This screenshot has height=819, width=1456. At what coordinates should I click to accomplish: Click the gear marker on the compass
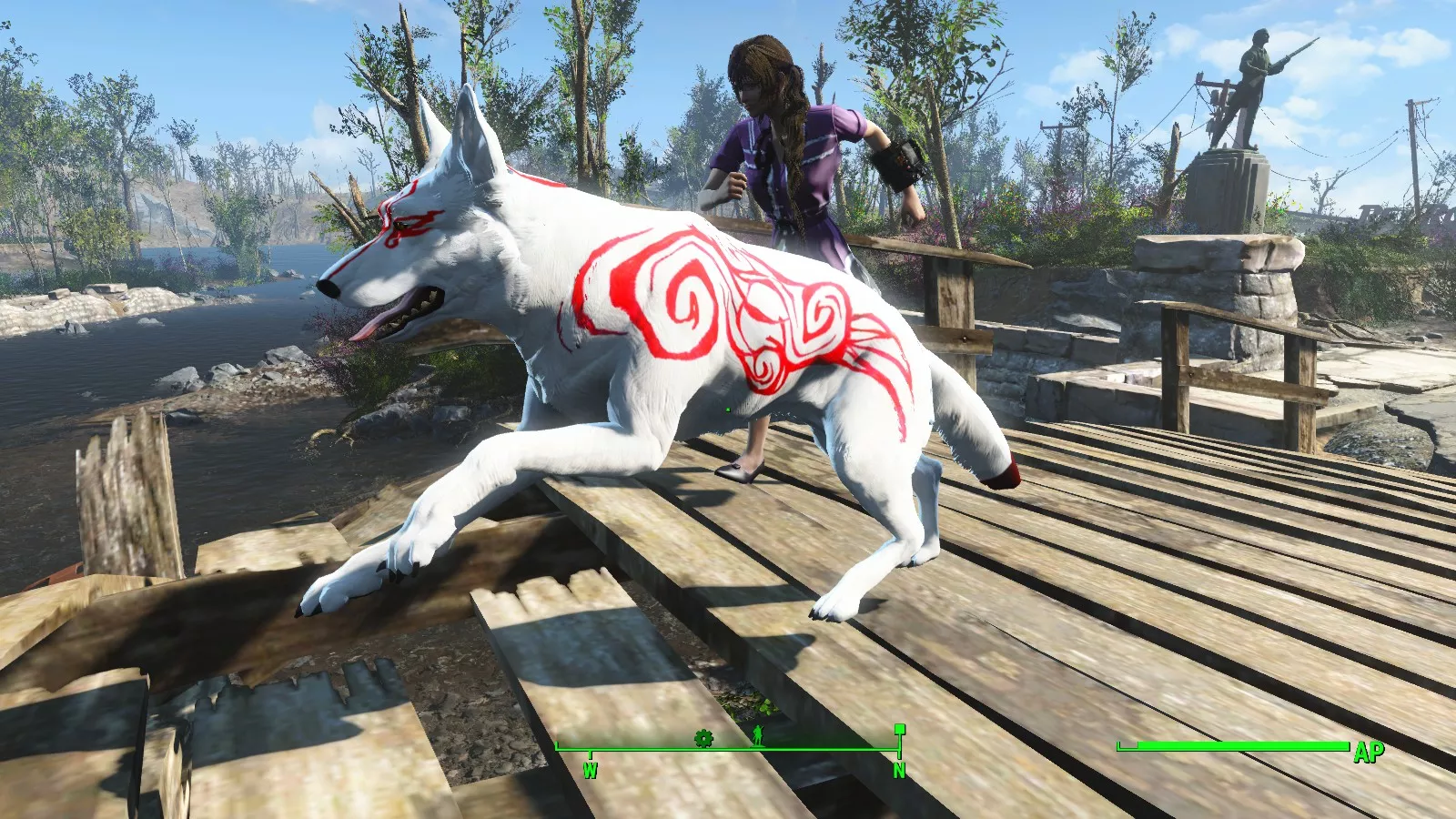[703, 738]
